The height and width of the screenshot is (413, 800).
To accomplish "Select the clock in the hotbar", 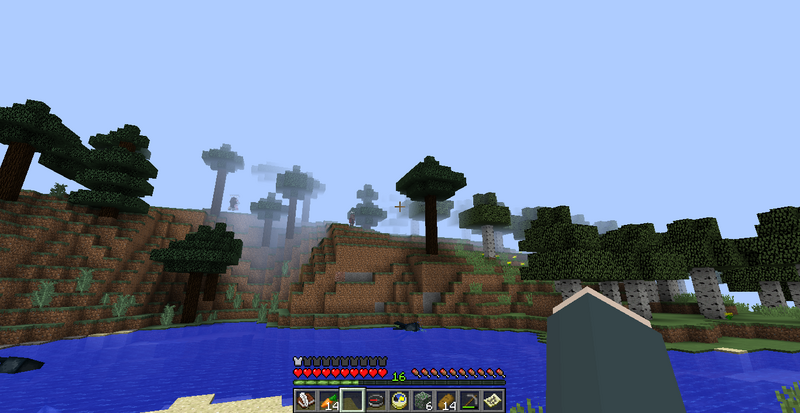I will (x=400, y=401).
